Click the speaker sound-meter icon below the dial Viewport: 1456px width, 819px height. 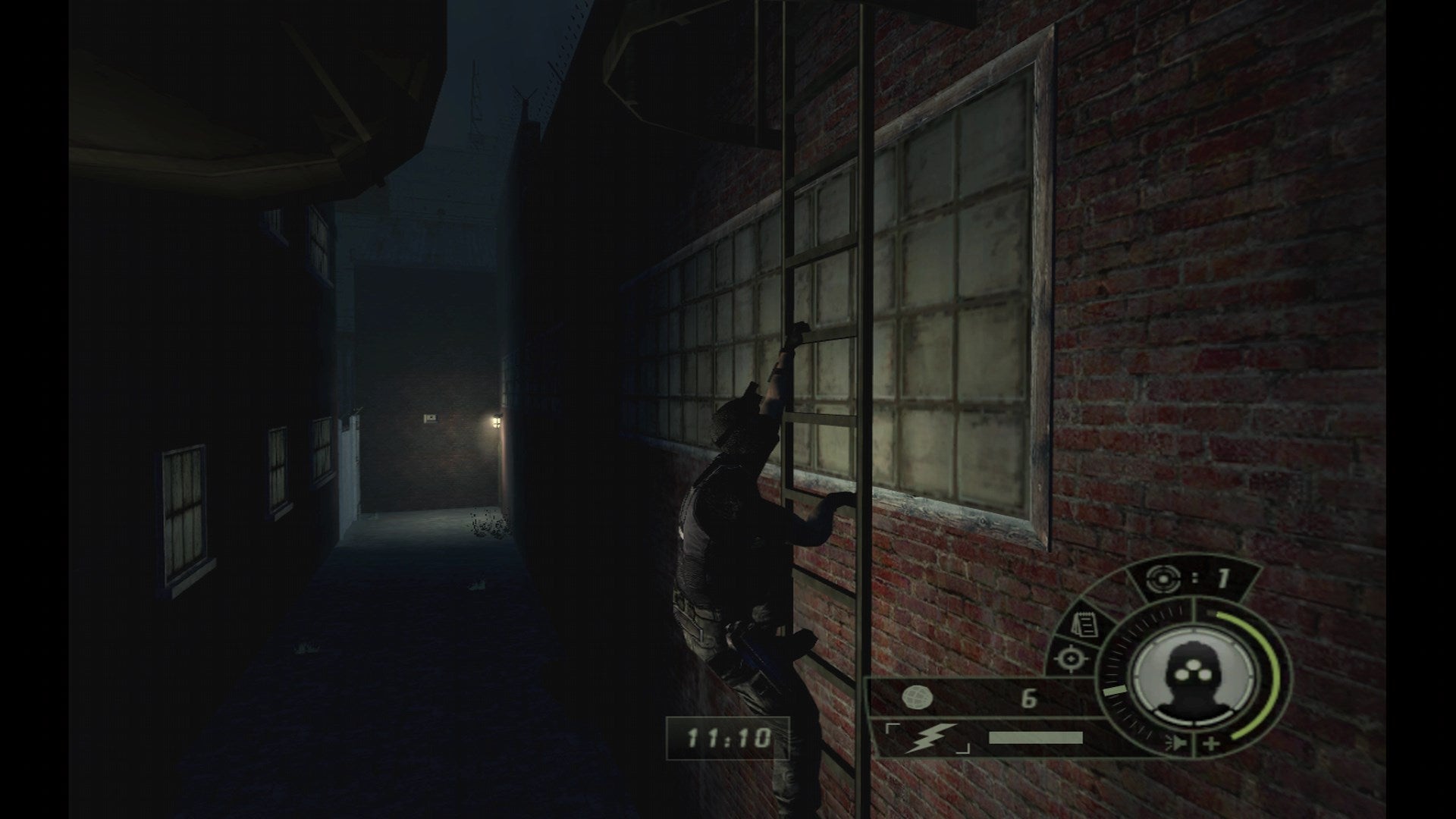(1177, 742)
